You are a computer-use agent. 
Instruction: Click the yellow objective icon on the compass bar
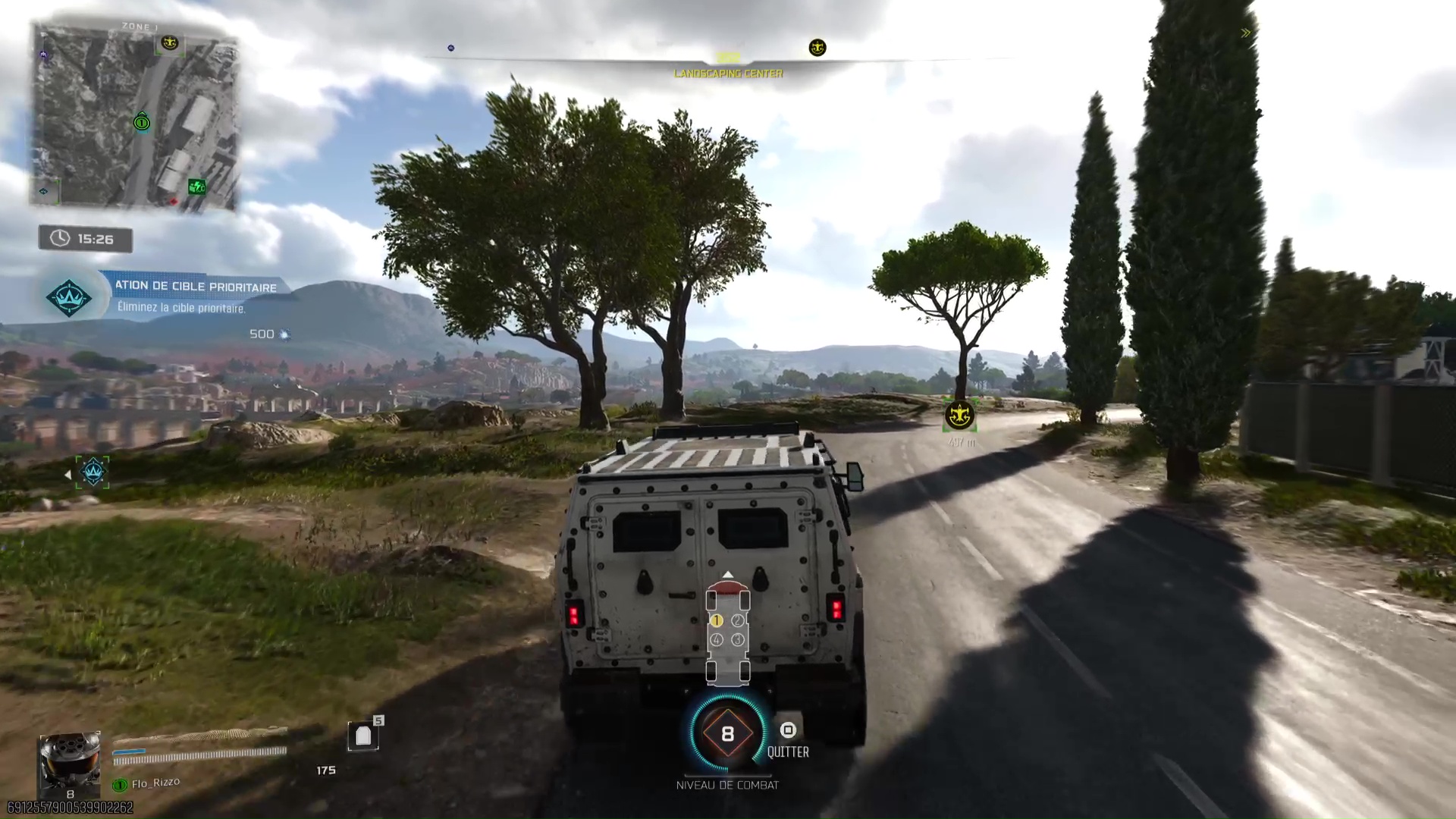[817, 47]
